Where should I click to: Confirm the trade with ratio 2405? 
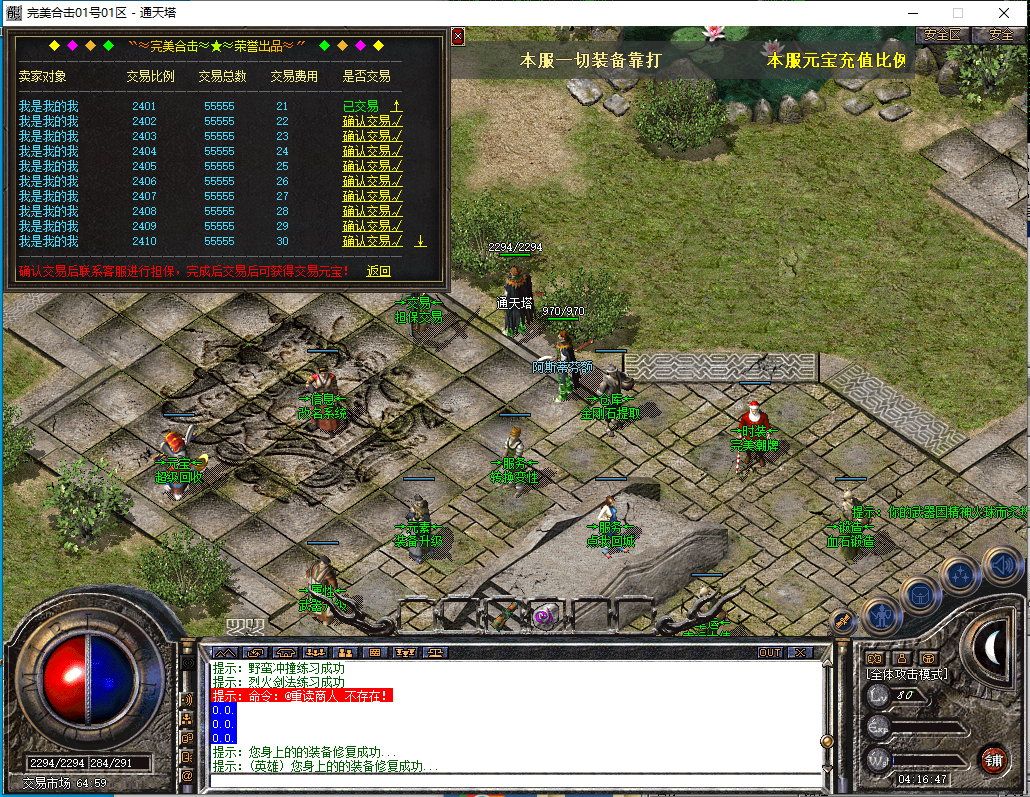(372, 166)
